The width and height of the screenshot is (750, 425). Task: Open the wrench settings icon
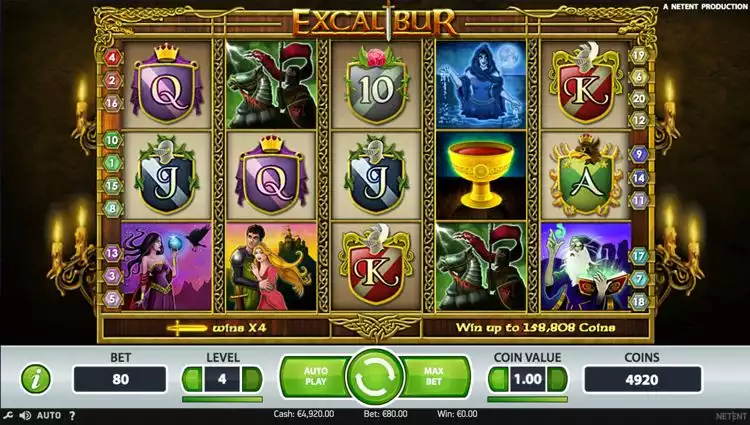click(x=9, y=415)
